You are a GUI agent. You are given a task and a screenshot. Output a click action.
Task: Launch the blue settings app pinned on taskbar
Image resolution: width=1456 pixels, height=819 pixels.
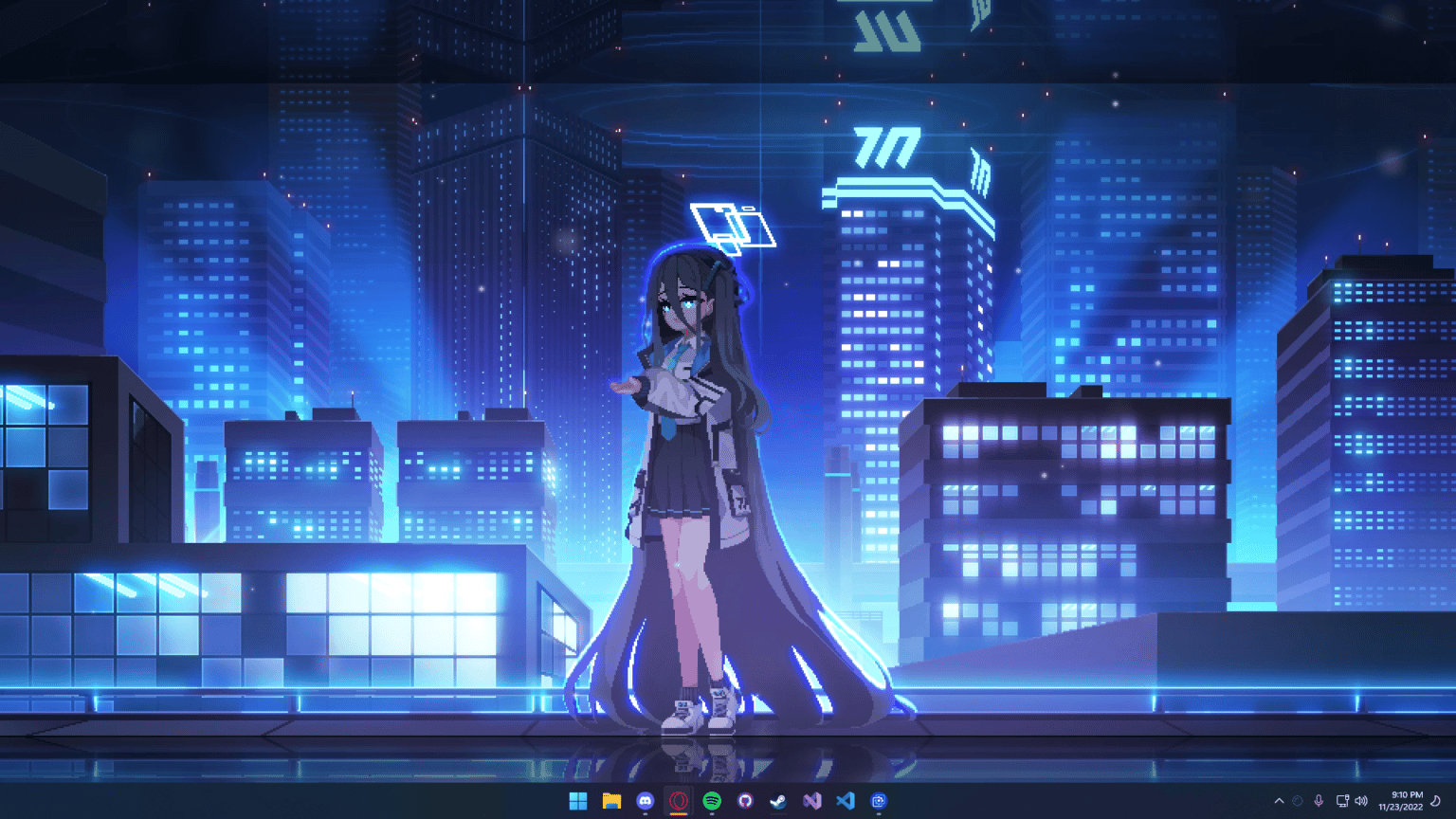tap(882, 801)
